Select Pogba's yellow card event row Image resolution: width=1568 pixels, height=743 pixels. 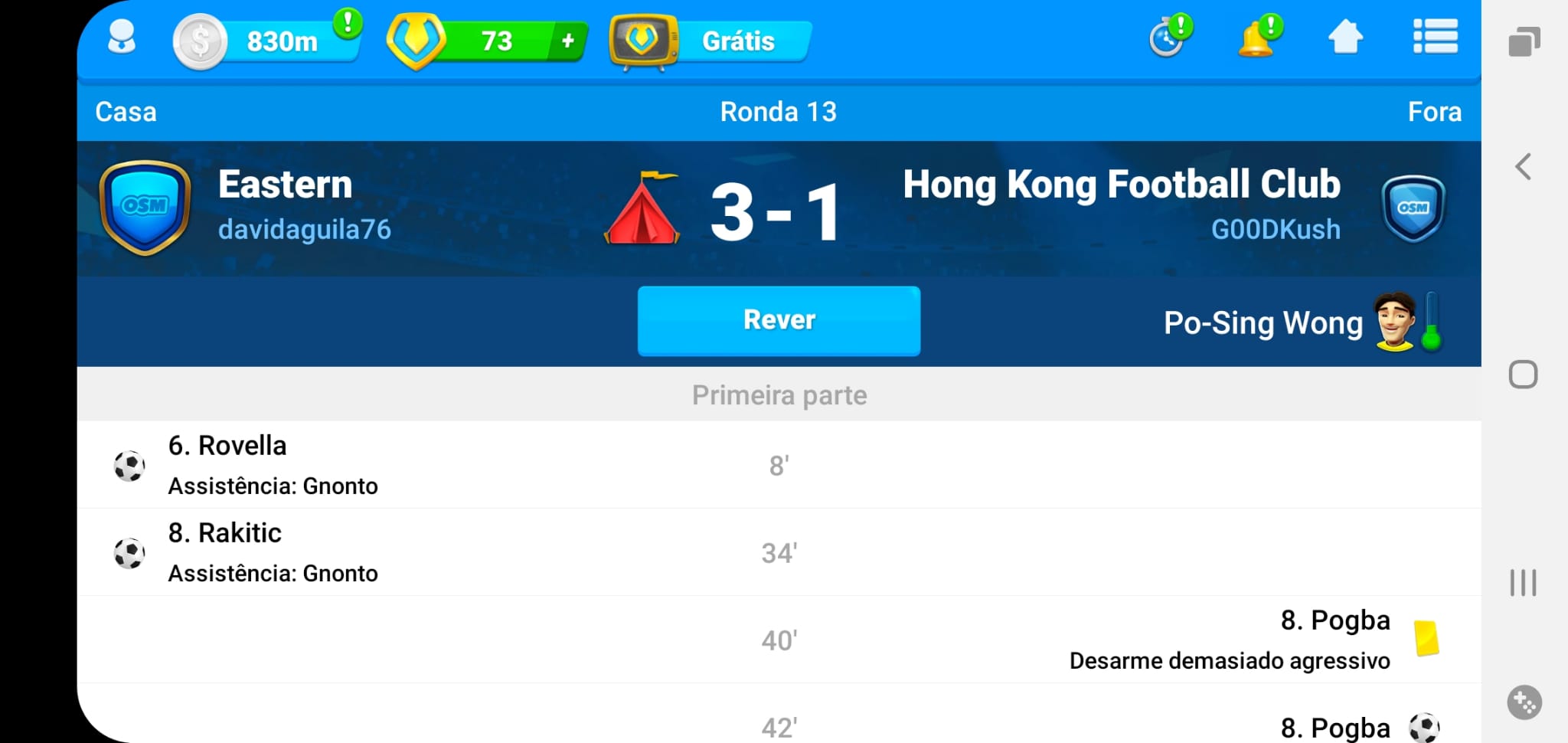(779, 640)
